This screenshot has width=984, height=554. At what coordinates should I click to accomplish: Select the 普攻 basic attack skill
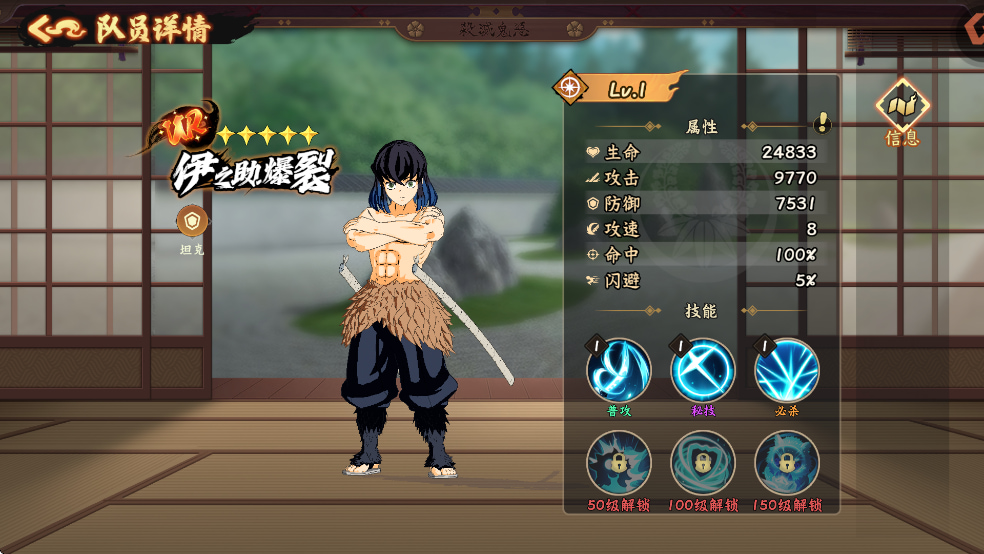[x=619, y=371]
